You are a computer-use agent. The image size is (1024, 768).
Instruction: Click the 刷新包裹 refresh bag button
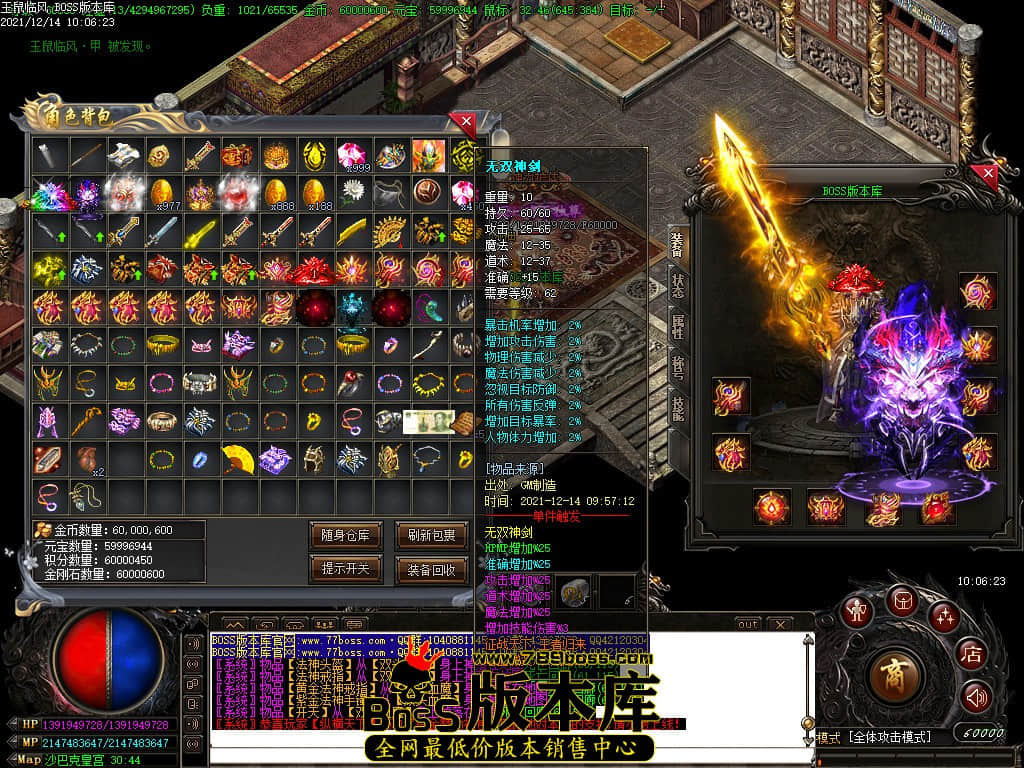click(x=432, y=535)
